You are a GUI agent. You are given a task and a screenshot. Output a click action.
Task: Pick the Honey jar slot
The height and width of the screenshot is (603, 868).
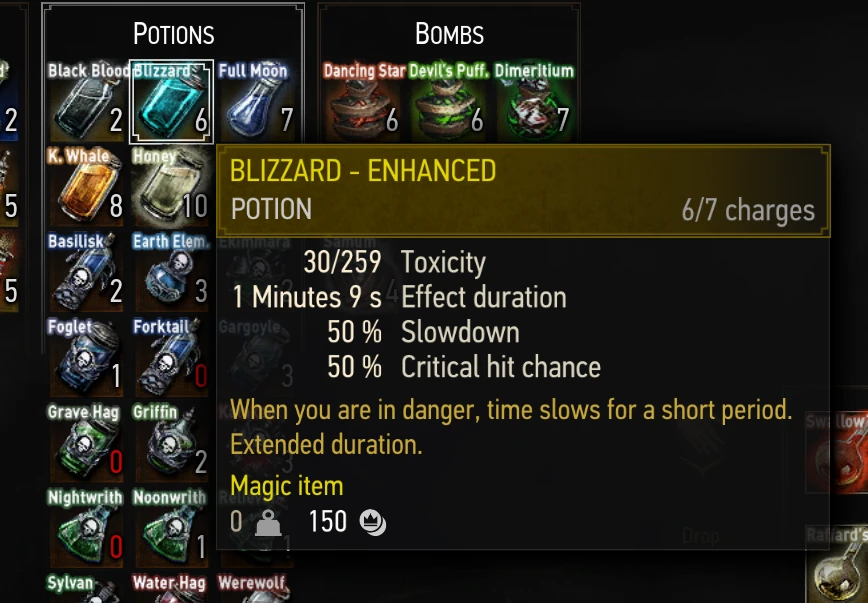pyautogui.click(x=171, y=188)
